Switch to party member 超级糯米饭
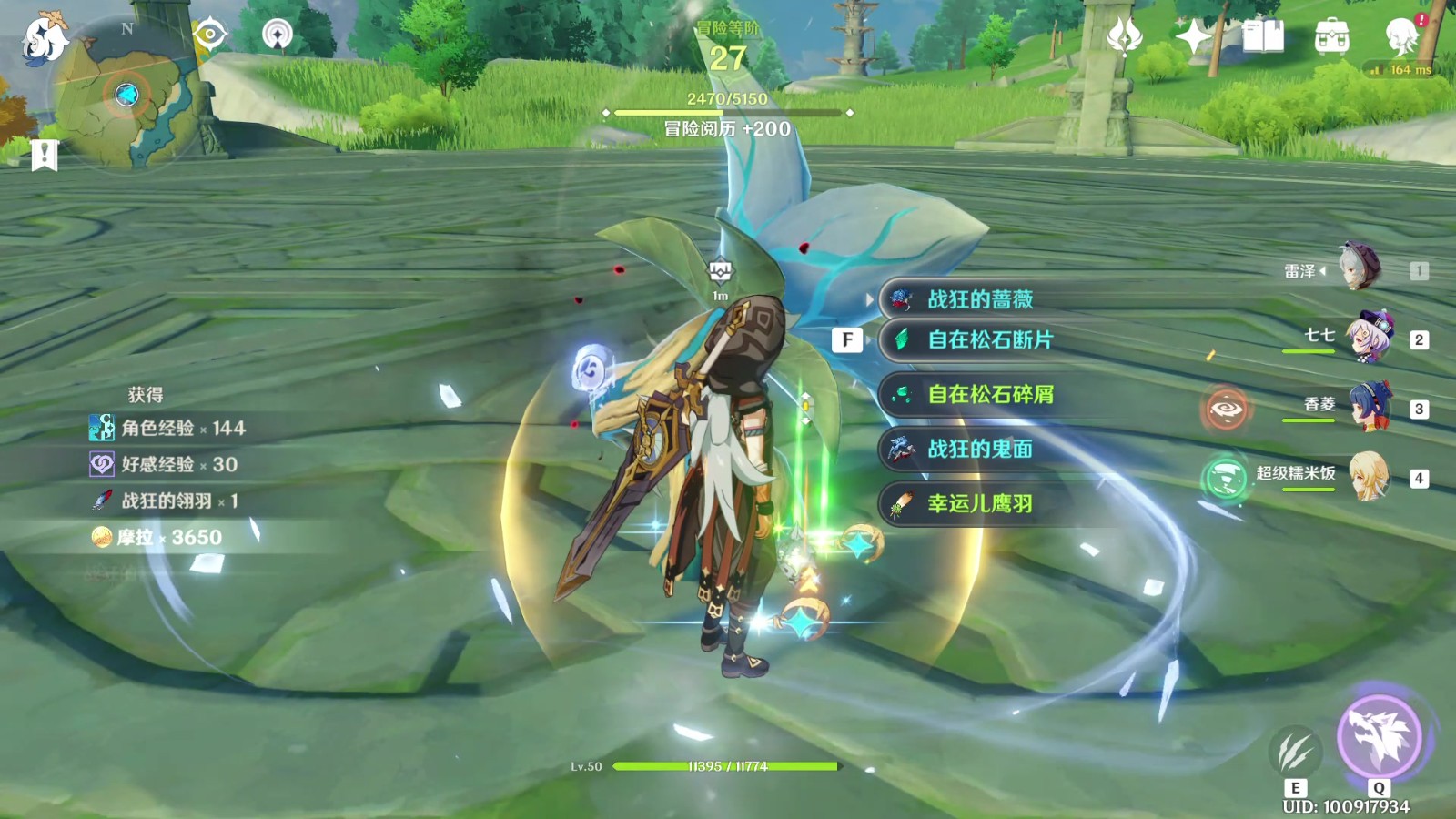The width and height of the screenshot is (1456, 819). pyautogui.click(x=1369, y=476)
